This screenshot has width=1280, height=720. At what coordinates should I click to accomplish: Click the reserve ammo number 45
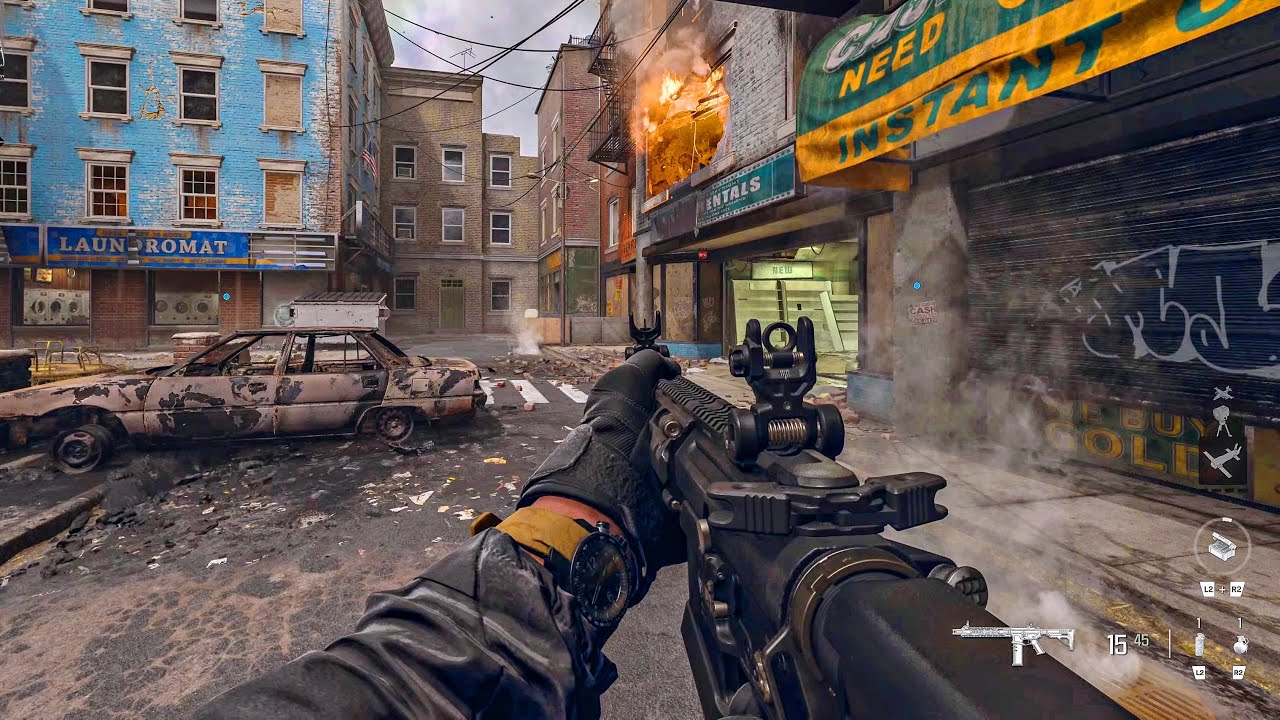(1140, 640)
